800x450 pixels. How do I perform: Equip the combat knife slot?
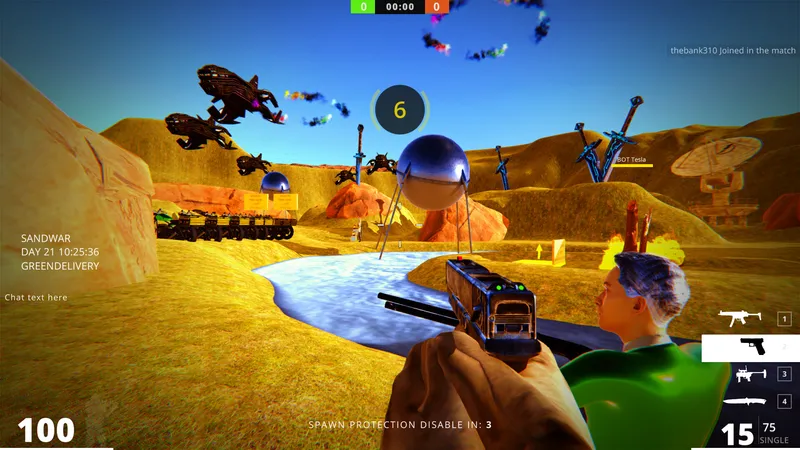pos(748,402)
